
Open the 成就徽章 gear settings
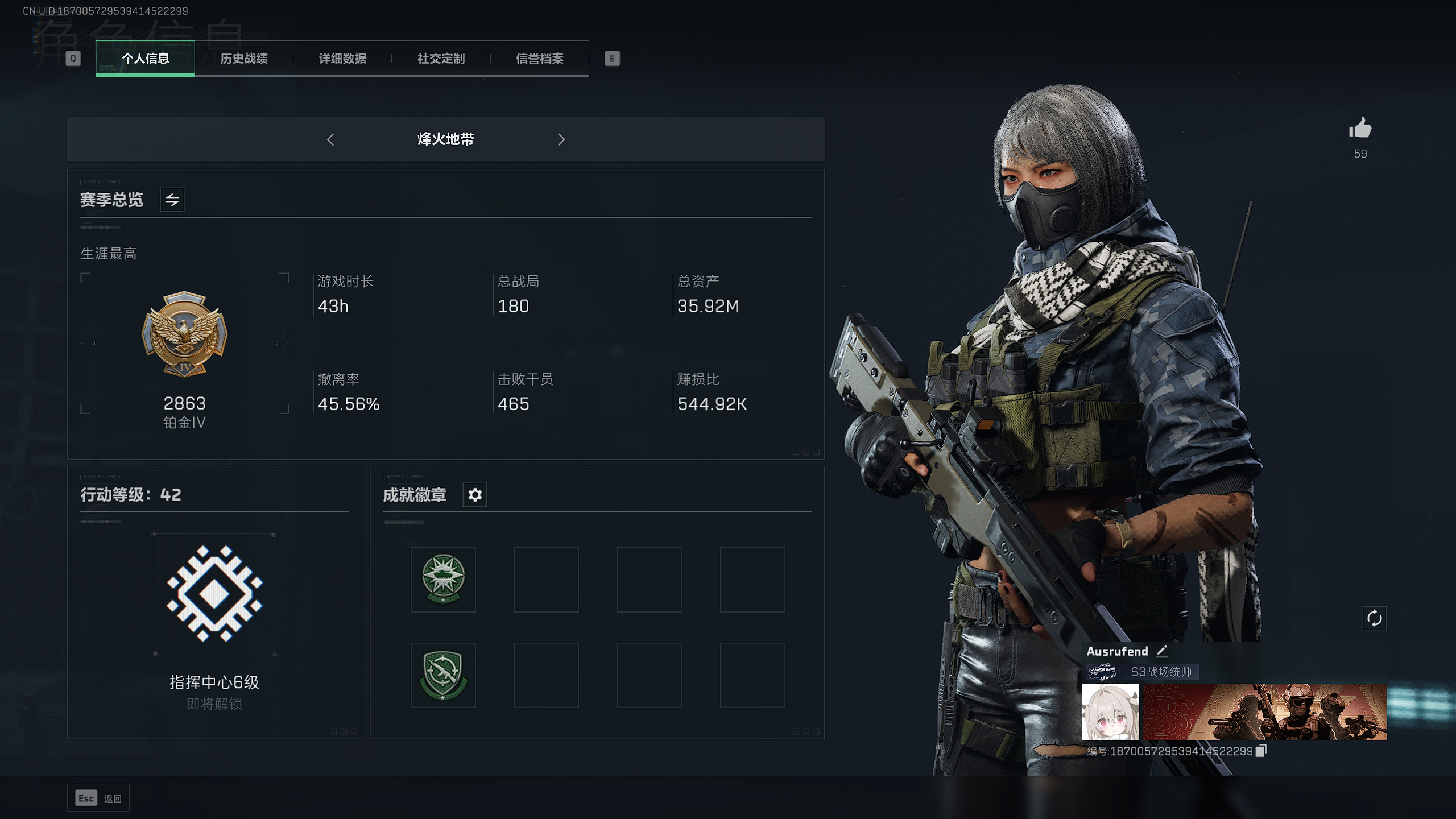click(x=475, y=495)
